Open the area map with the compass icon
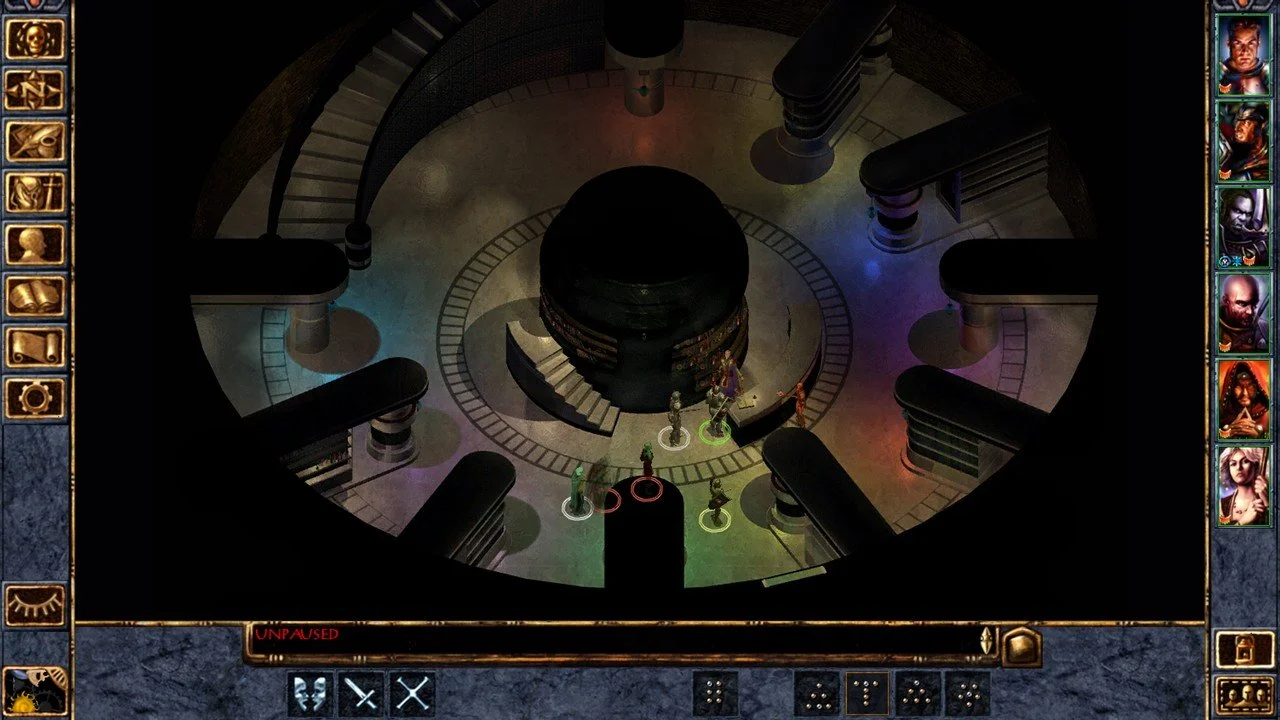 pyautogui.click(x=35, y=90)
